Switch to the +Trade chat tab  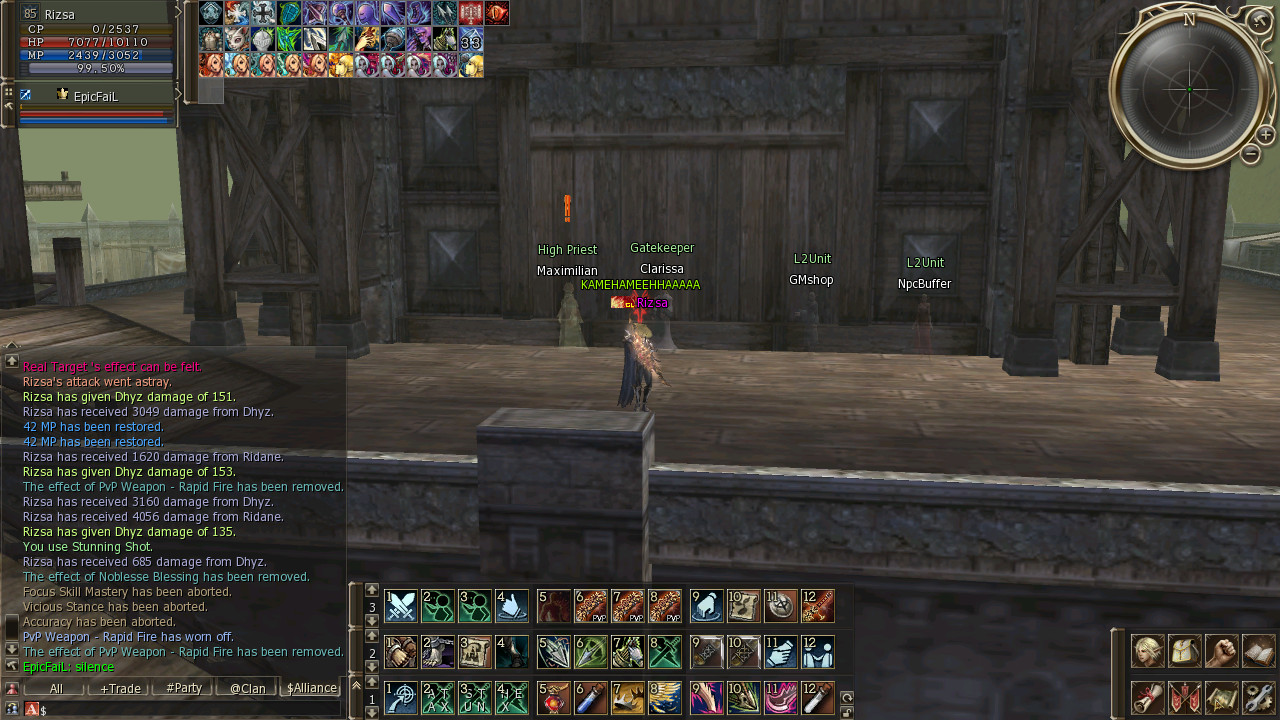[x=120, y=688]
